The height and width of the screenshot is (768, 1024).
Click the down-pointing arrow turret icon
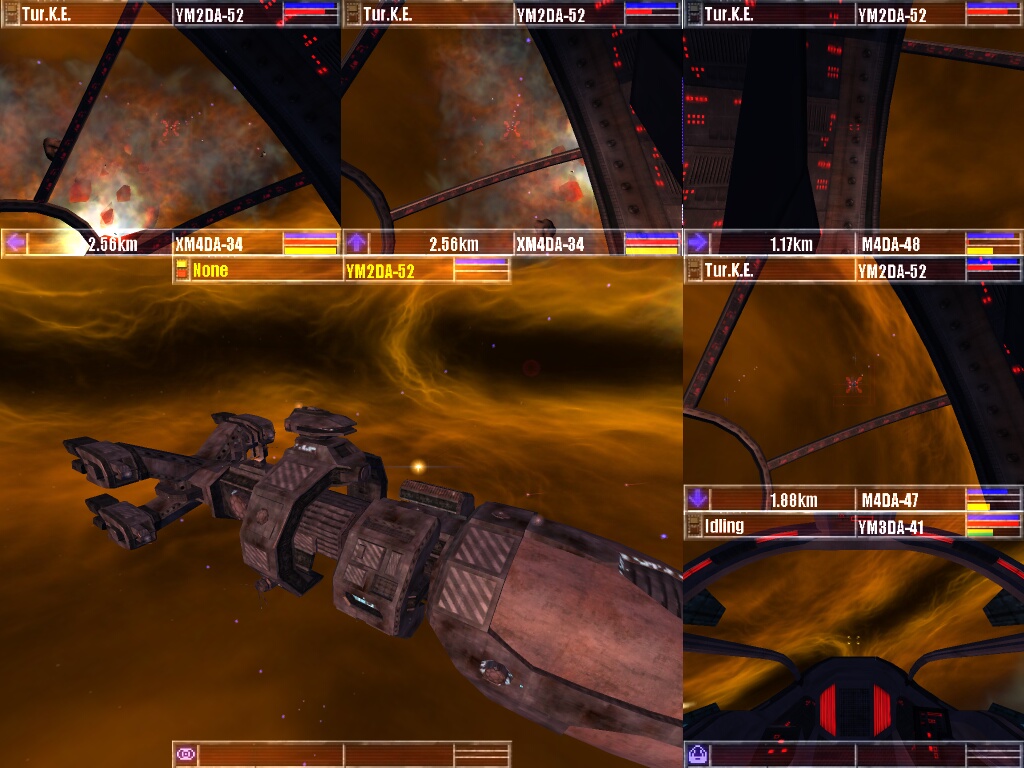[x=697, y=498]
